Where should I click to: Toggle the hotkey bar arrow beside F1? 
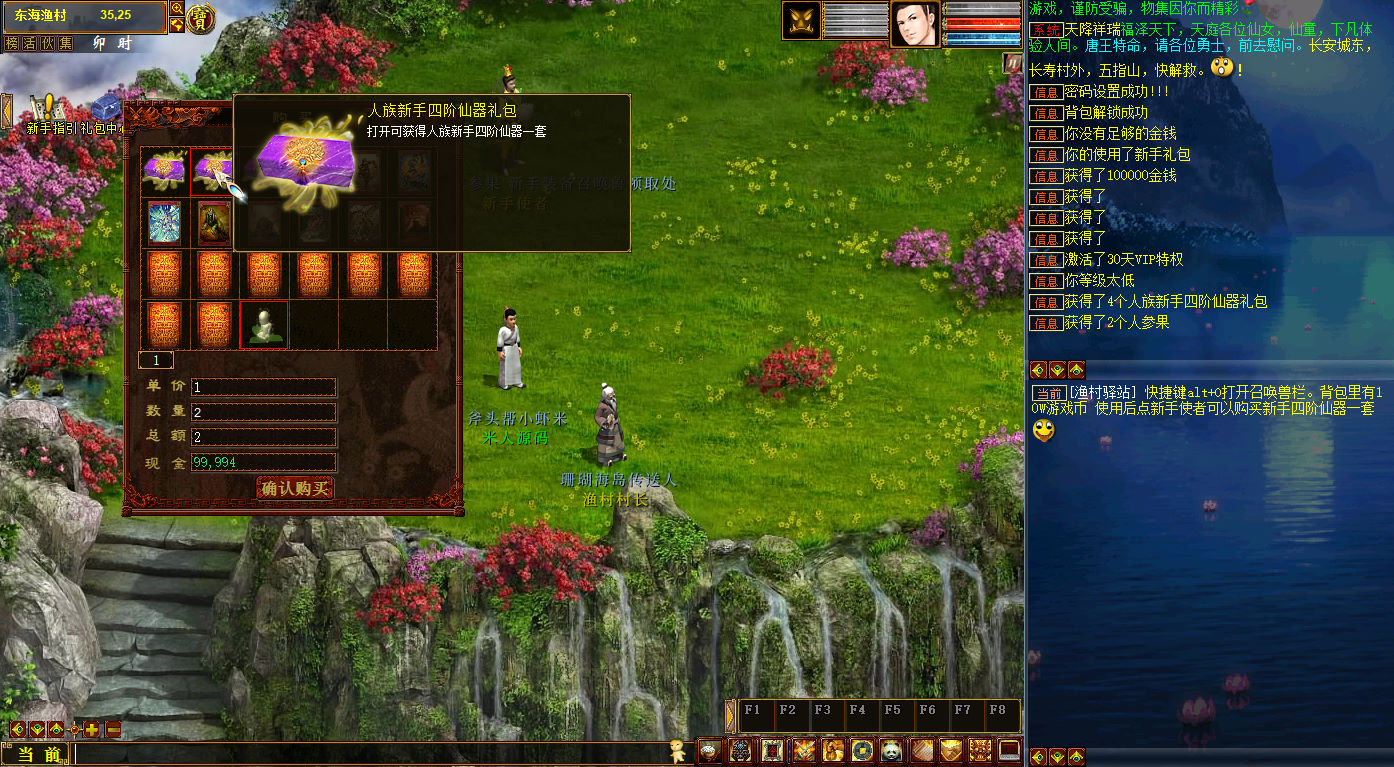coord(731,715)
